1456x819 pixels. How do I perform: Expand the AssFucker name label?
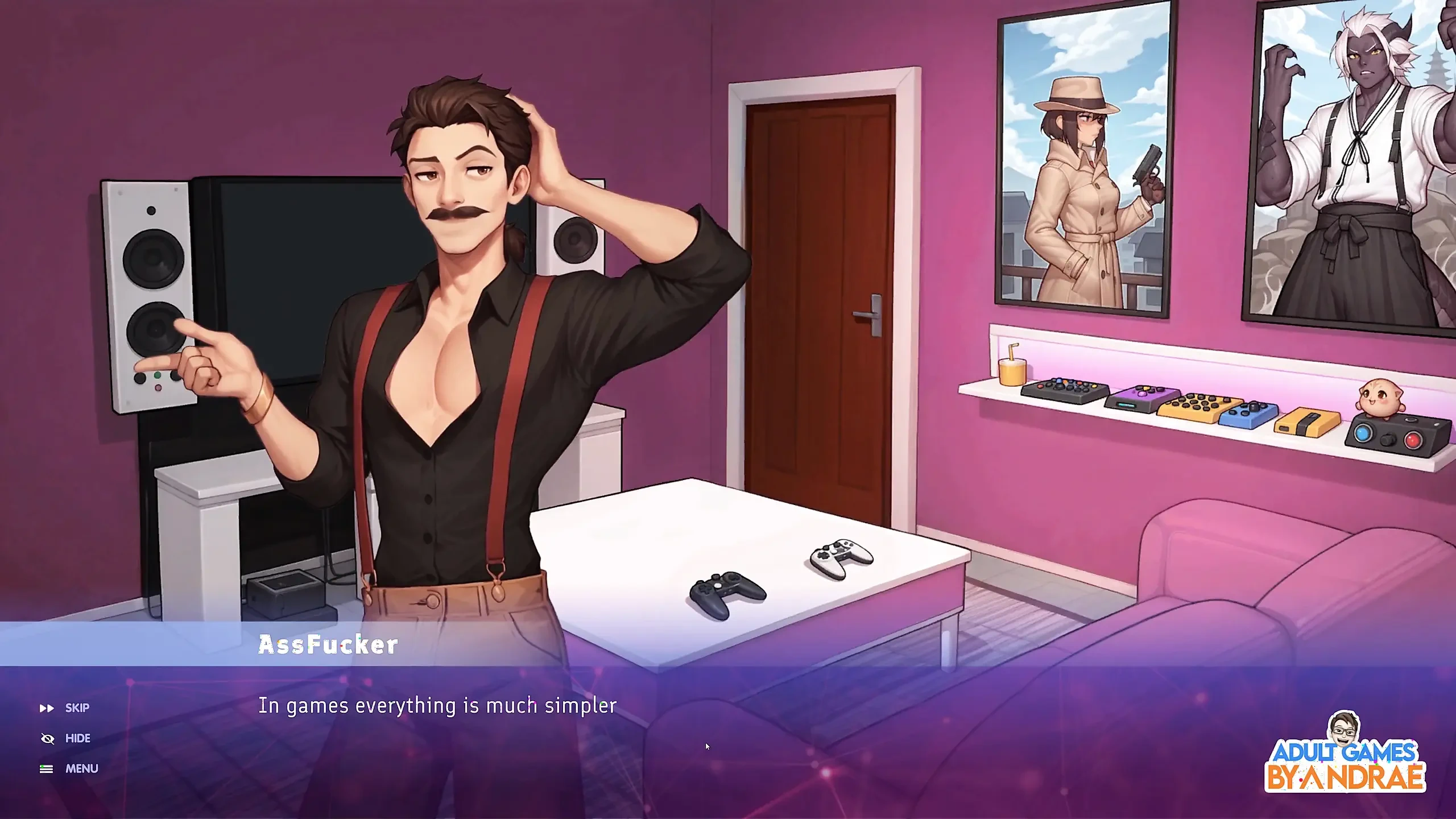point(327,644)
